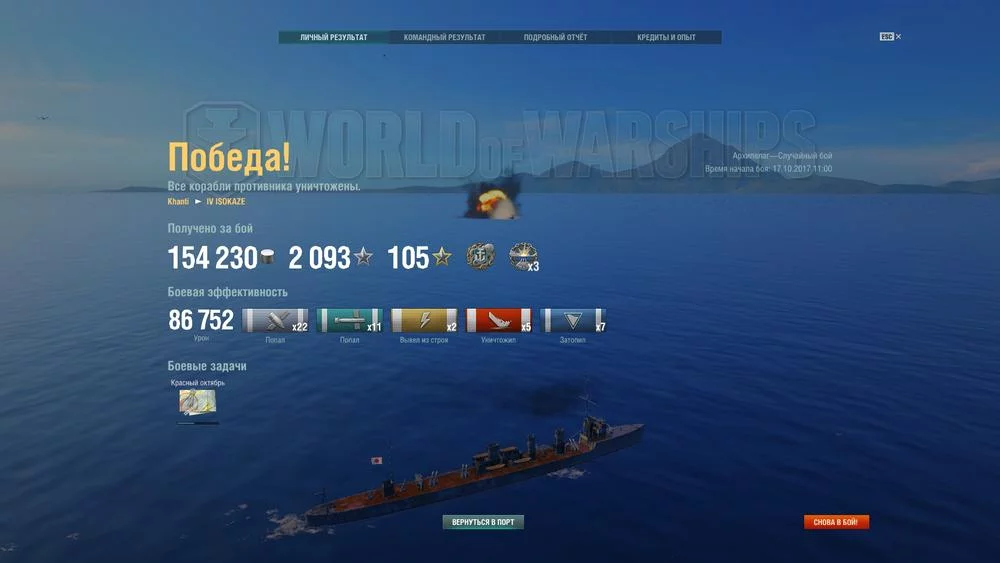The image size is (1000, 563).
Task: Click the flooding ribbon x7
Action: [x=573, y=321]
